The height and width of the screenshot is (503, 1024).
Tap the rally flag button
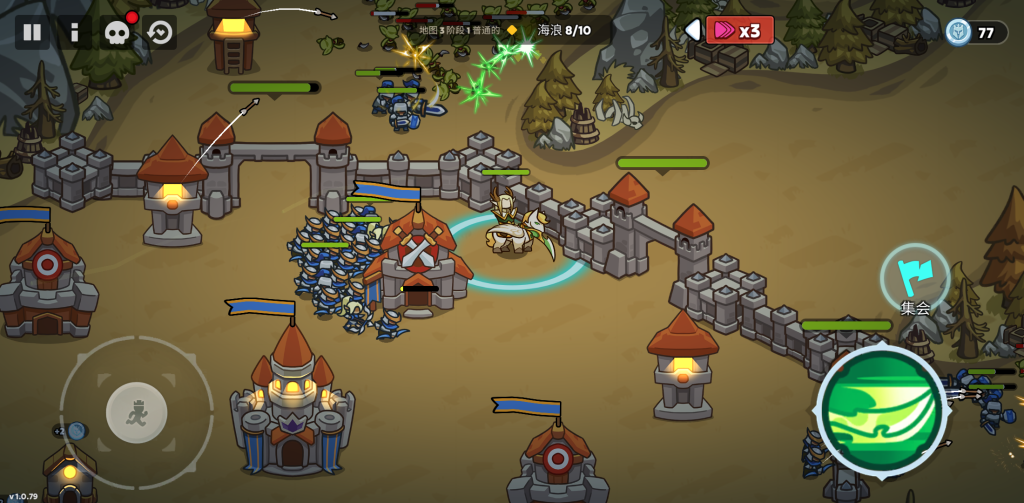click(915, 278)
